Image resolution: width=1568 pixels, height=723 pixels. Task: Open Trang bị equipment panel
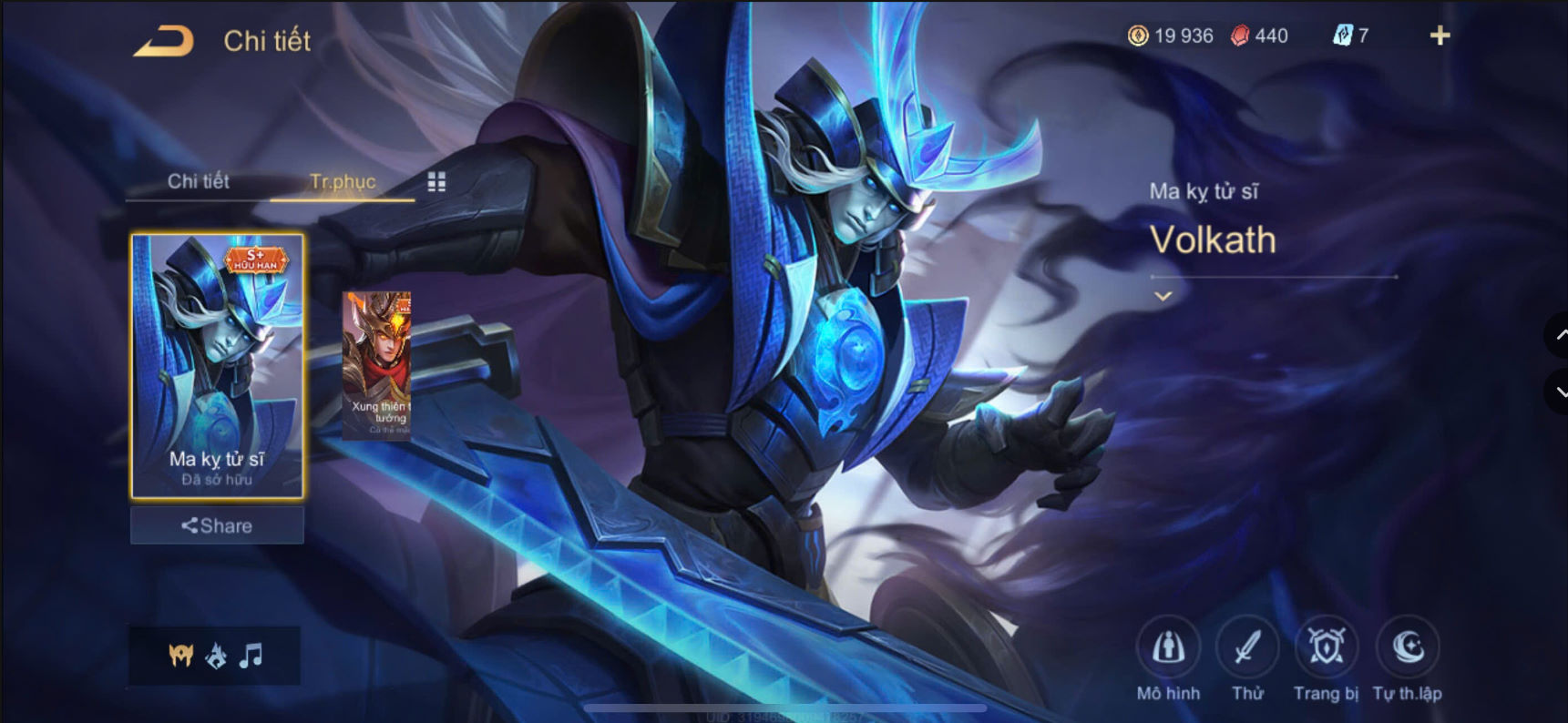point(1326,648)
